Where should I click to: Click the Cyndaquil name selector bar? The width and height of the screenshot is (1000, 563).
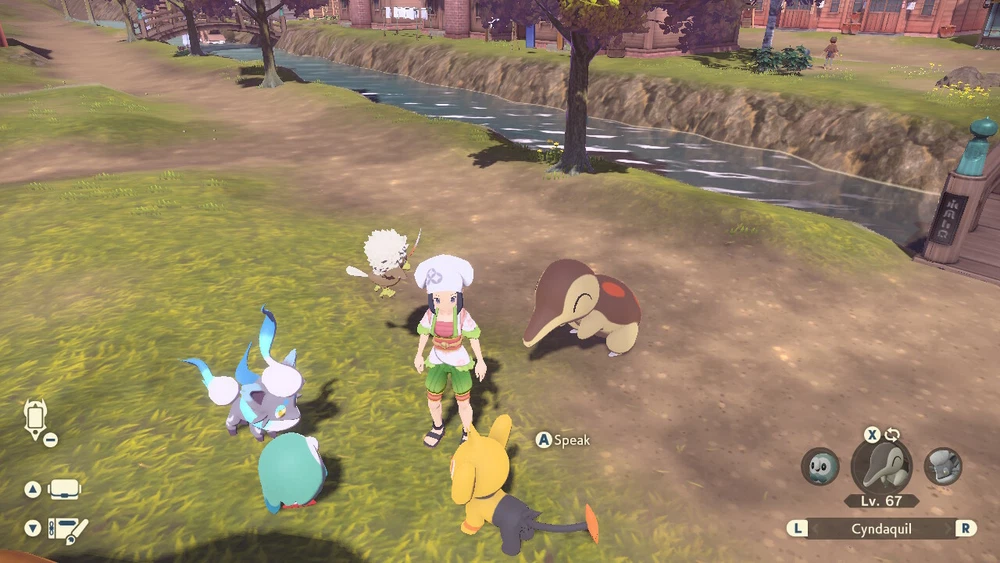(881, 528)
